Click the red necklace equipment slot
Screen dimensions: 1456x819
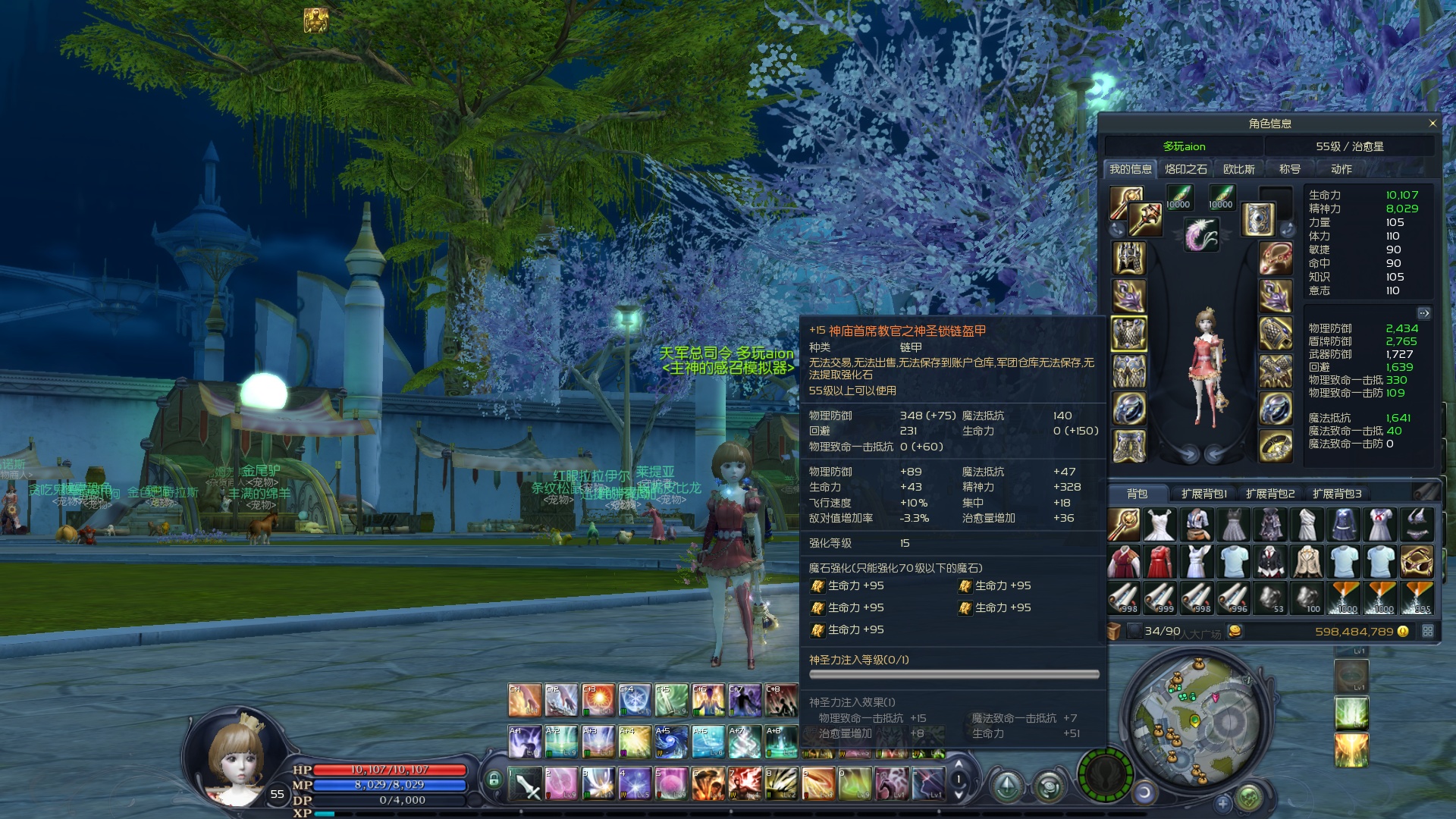[x=1276, y=258]
